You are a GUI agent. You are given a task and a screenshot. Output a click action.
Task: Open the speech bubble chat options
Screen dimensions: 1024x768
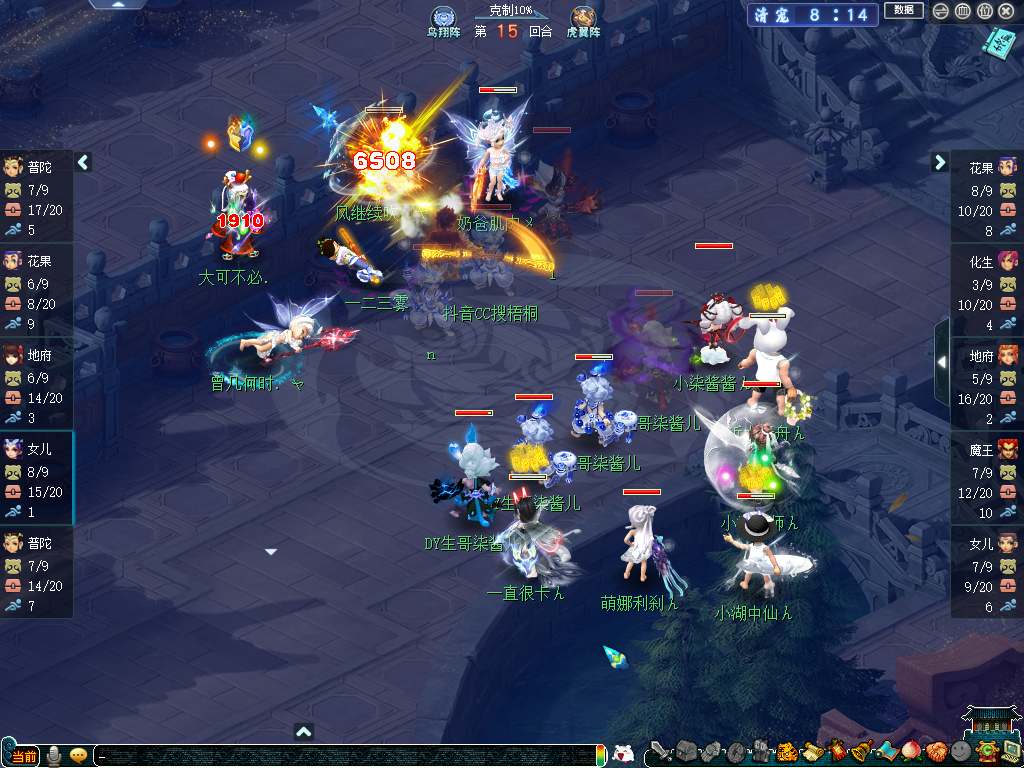point(78,755)
